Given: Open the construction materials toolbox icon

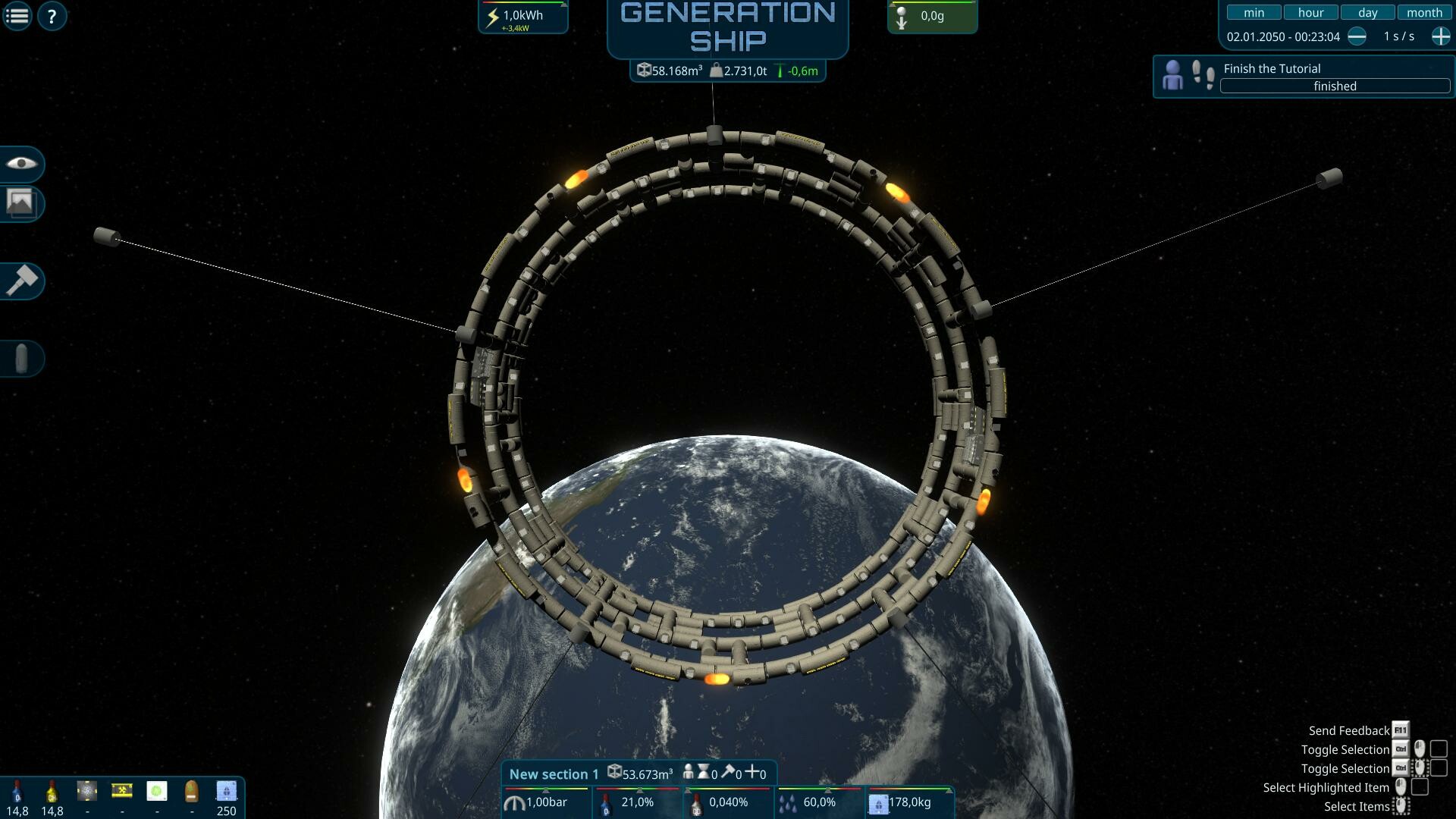Looking at the screenshot, I should [121, 790].
